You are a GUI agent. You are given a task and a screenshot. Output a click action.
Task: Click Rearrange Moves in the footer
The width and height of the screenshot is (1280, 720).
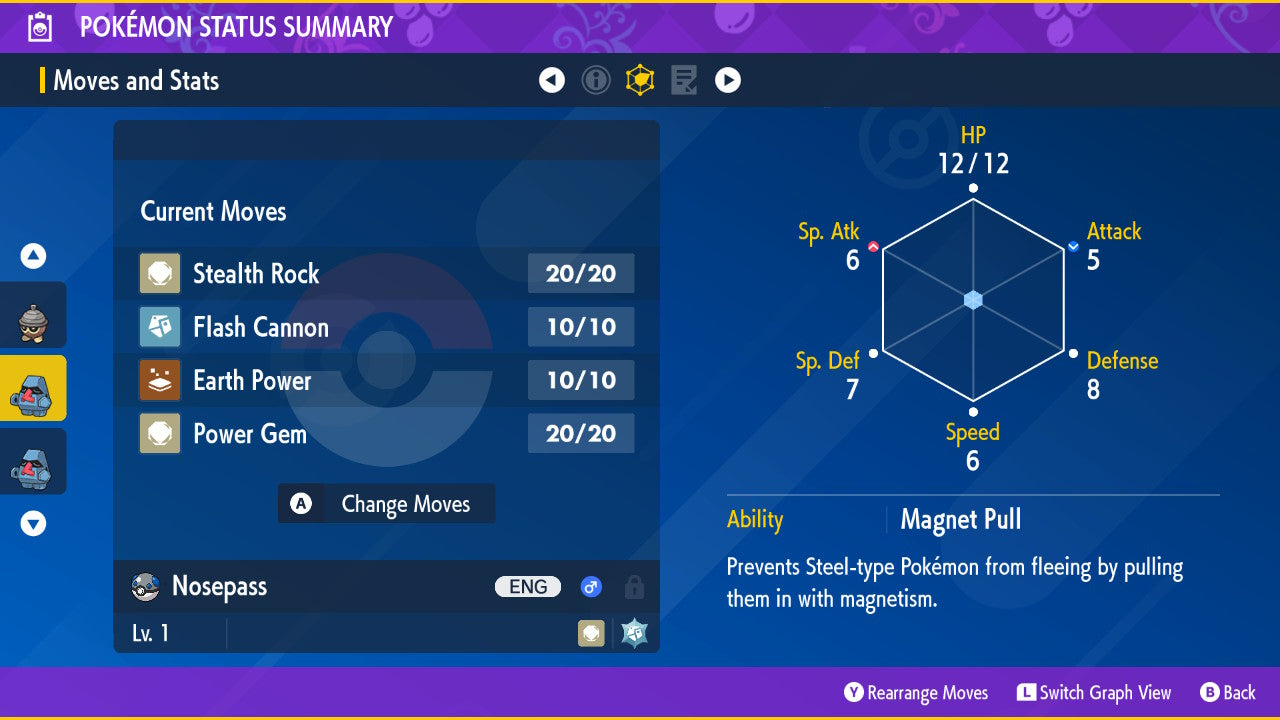916,692
